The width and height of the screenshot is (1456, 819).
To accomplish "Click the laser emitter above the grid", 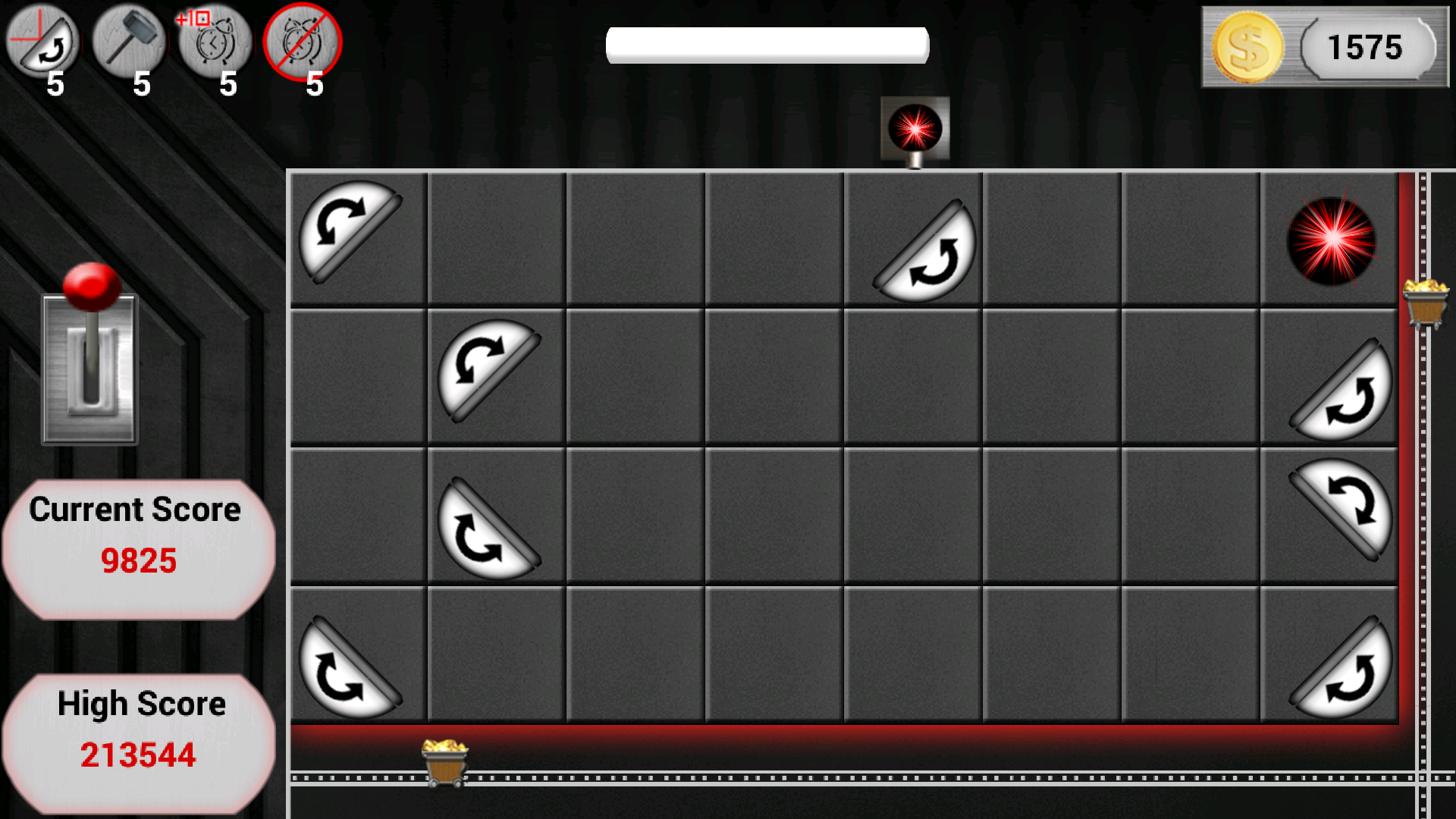I will tap(914, 127).
